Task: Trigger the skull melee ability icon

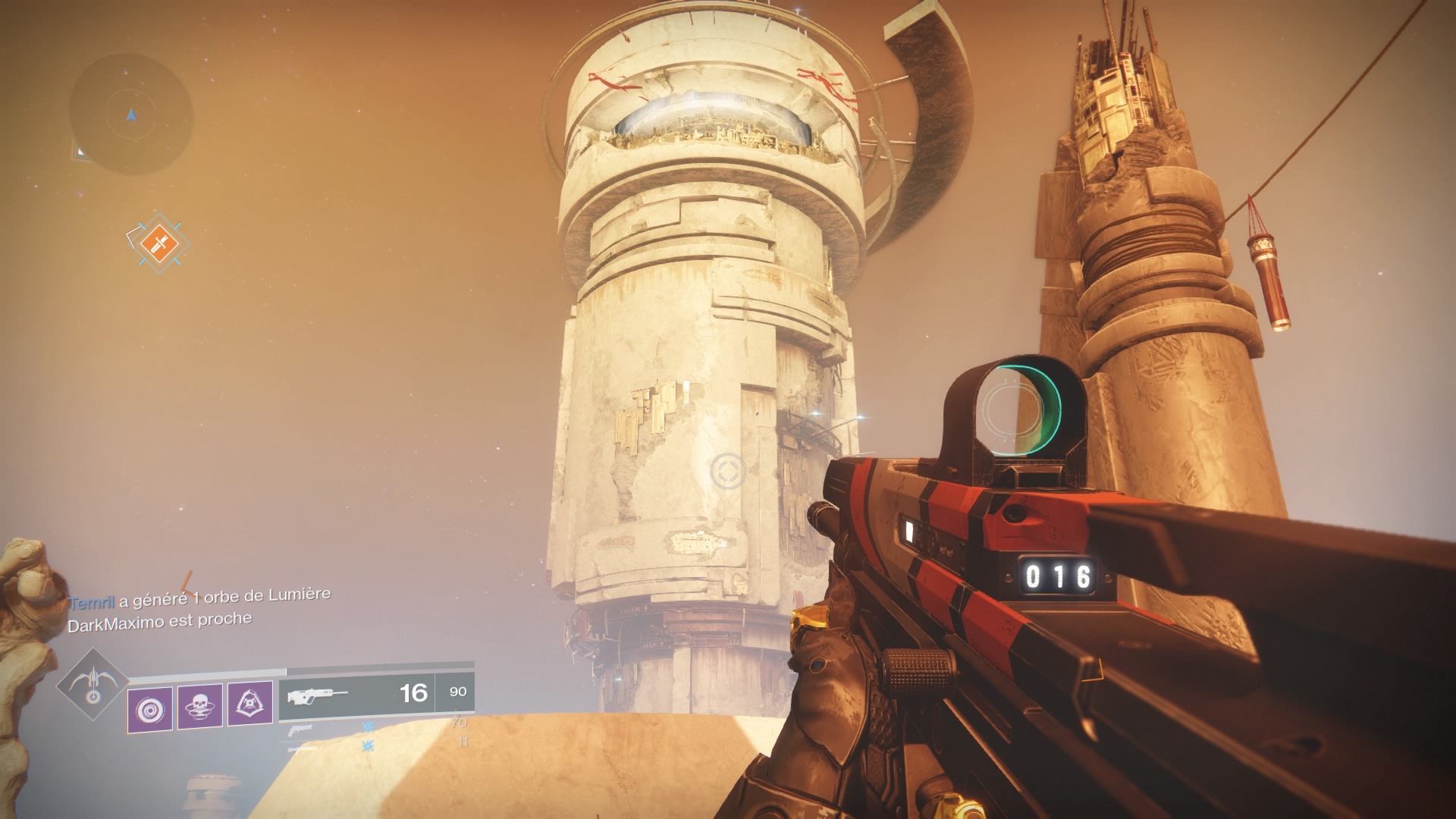Action: (x=199, y=707)
